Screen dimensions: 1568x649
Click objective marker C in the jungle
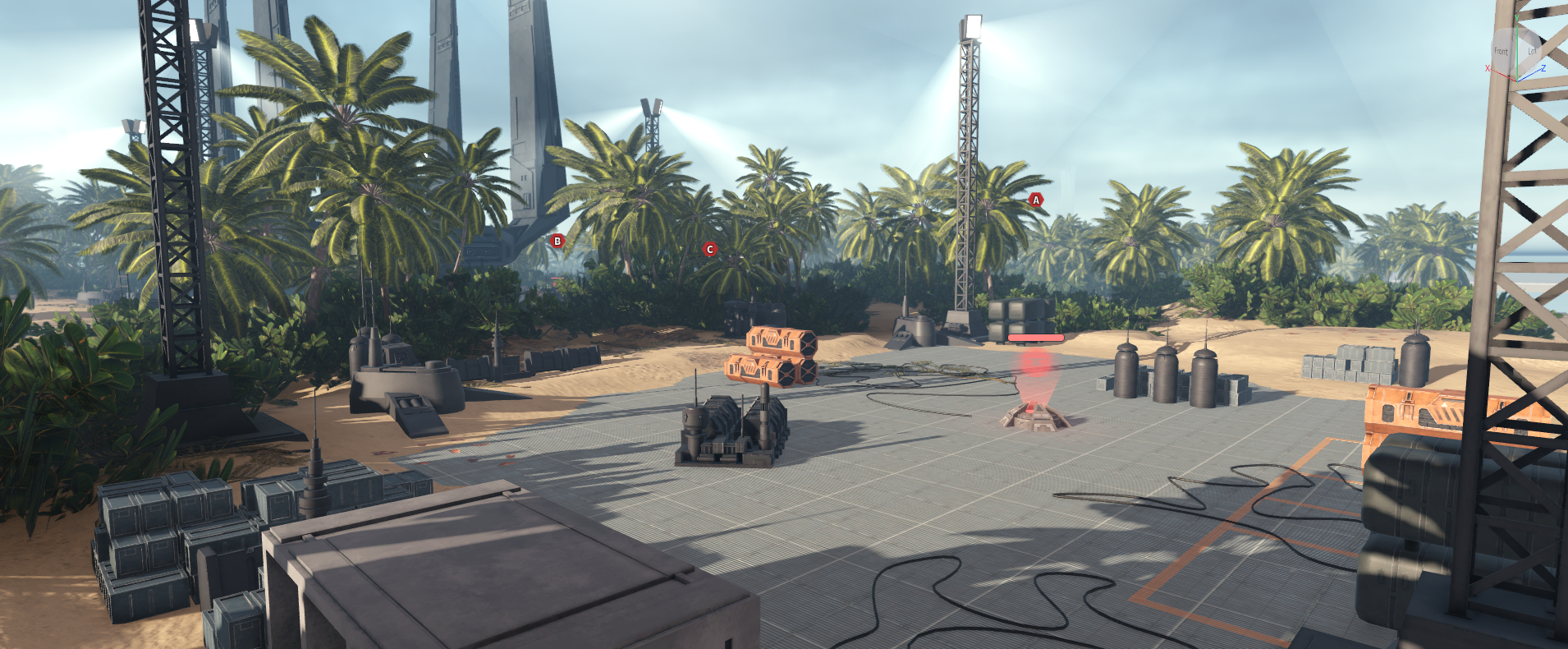click(x=709, y=247)
